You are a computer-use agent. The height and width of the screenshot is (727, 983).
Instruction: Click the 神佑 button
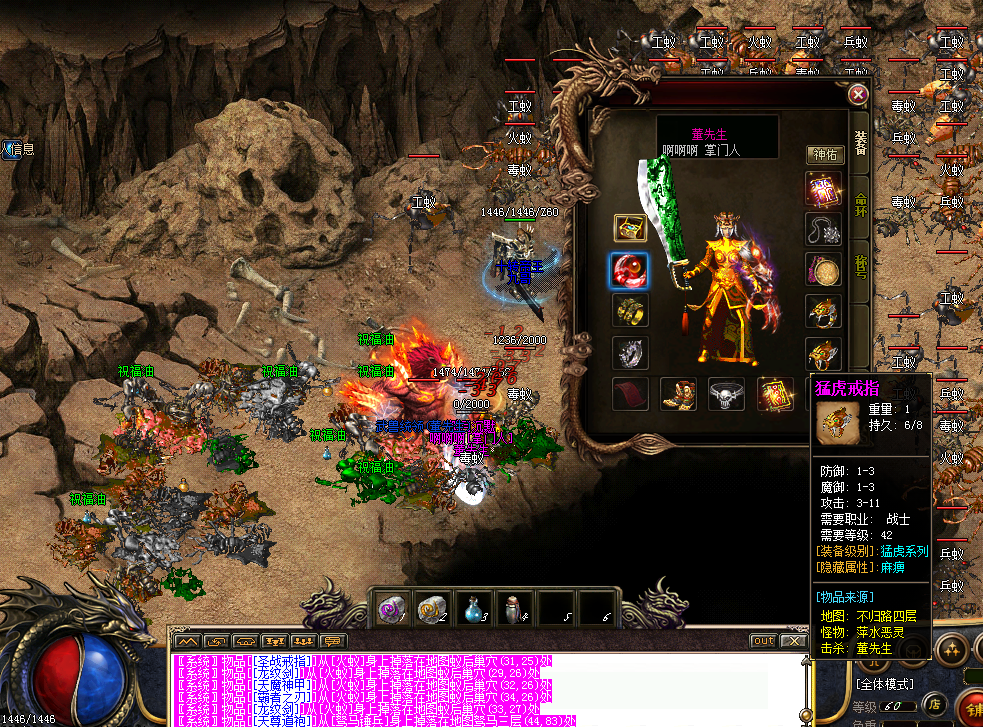pyautogui.click(x=826, y=155)
